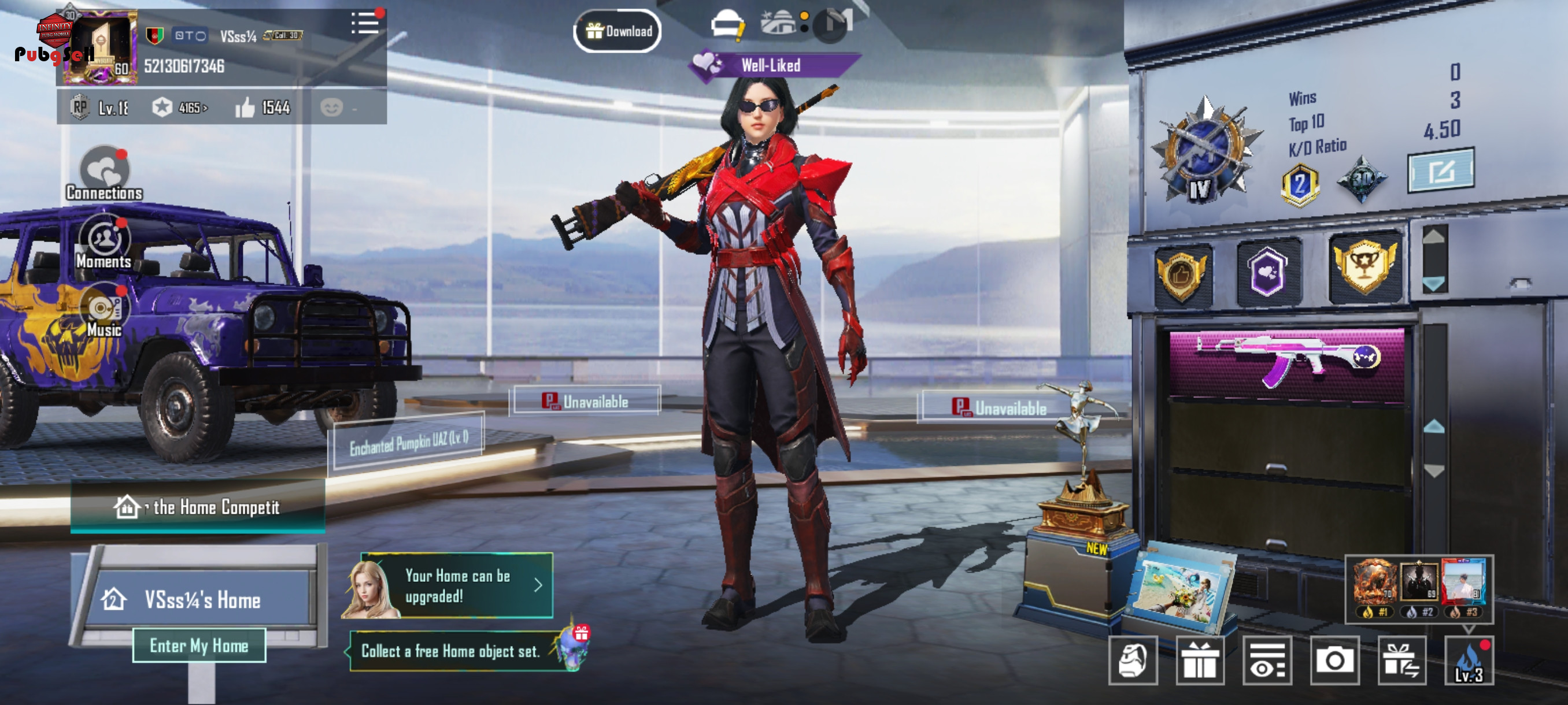Viewport: 1568px width, 705px height.
Task: Open the camera screenshot button
Action: tap(1334, 660)
